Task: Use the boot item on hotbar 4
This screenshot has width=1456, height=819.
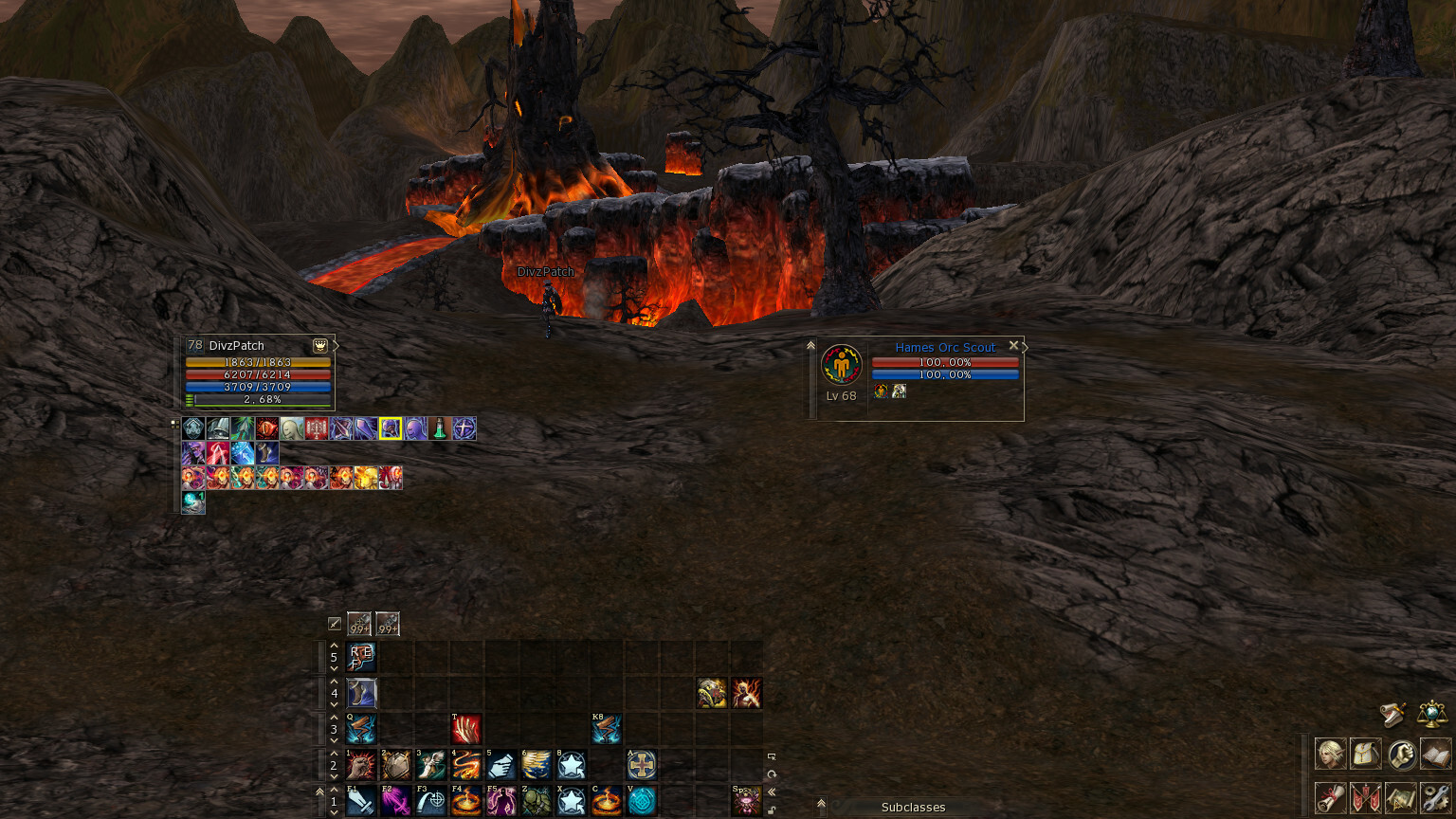Action: point(361,693)
